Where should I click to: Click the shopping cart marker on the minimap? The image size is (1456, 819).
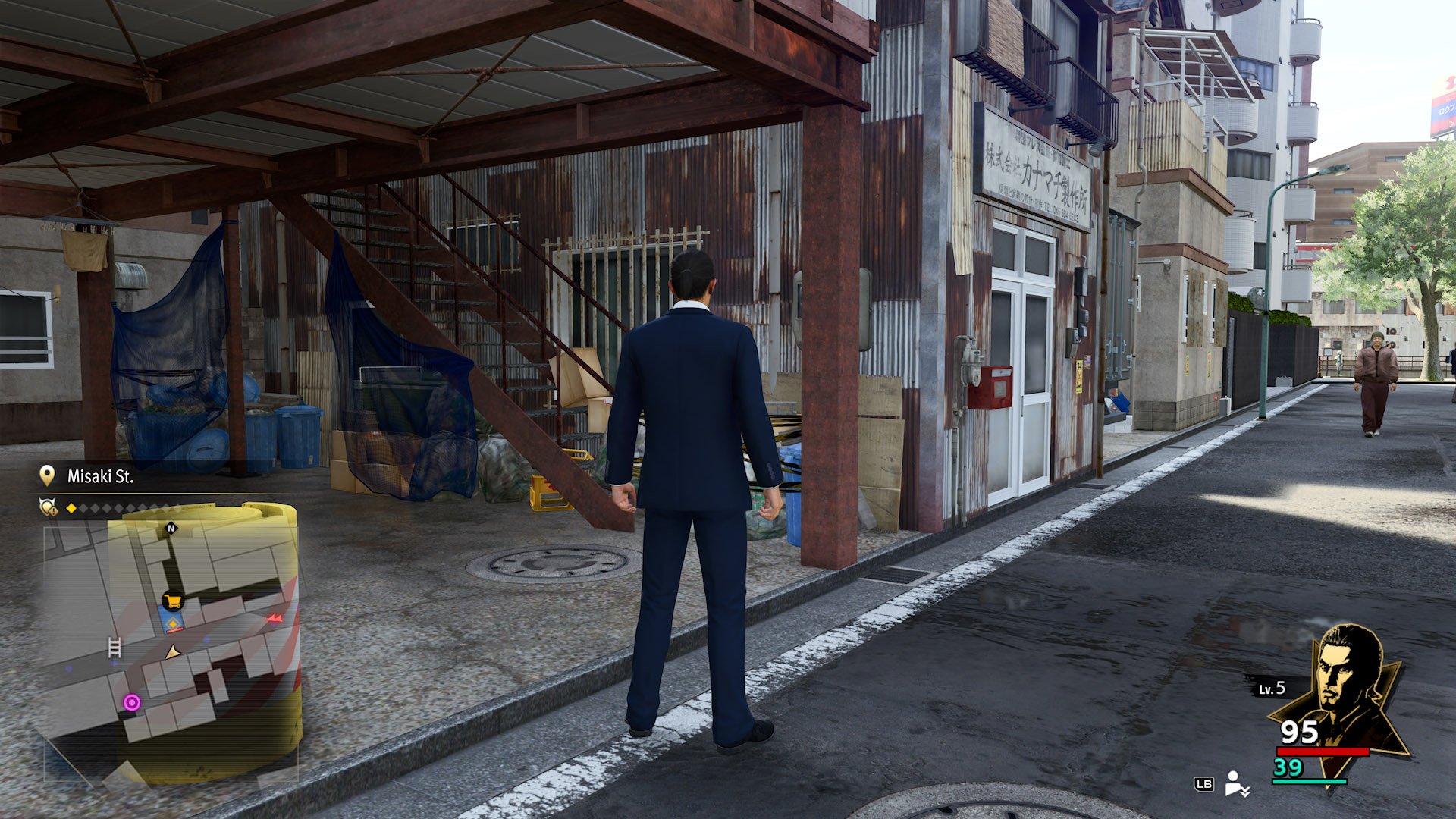173,602
